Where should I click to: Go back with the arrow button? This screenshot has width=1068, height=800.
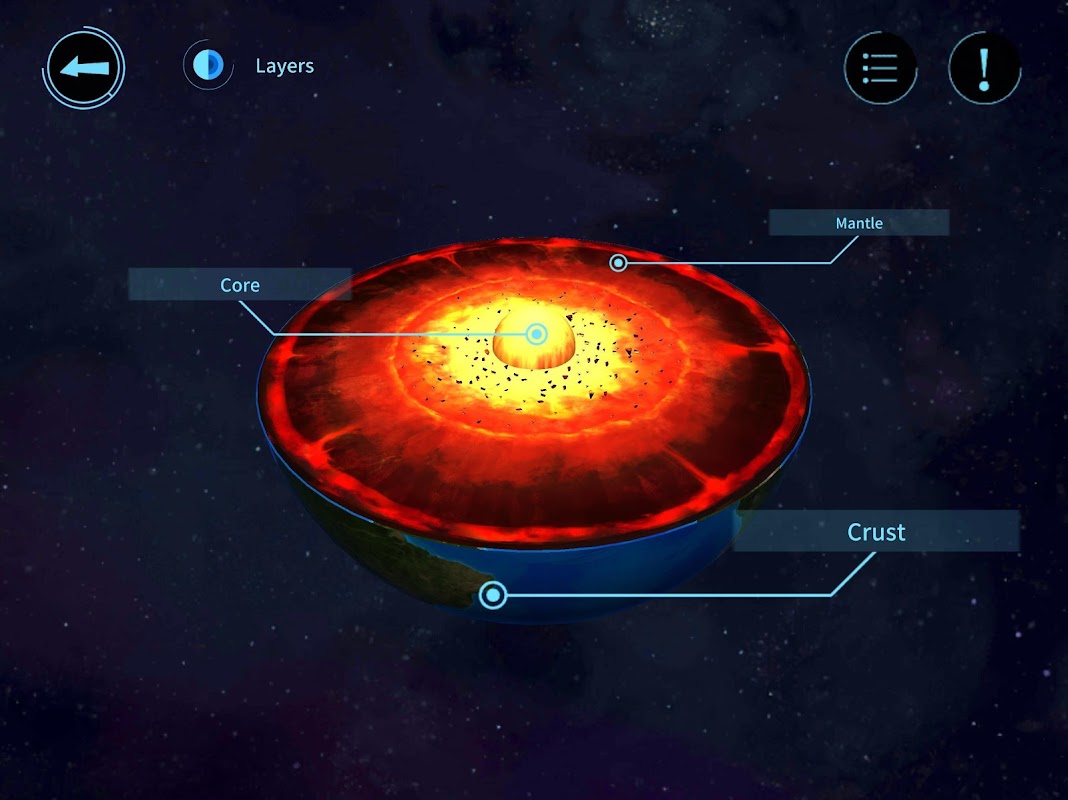(x=83, y=68)
